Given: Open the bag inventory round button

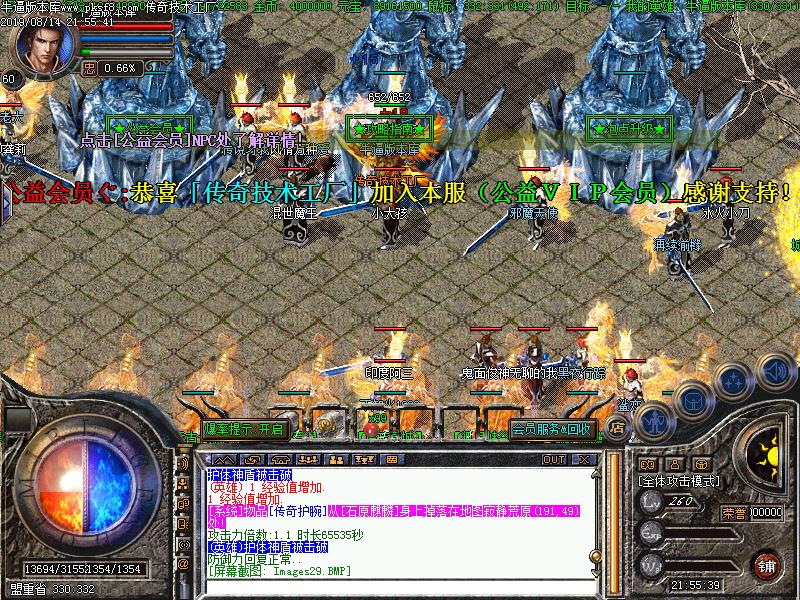Looking at the screenshot, I should coord(691,398).
